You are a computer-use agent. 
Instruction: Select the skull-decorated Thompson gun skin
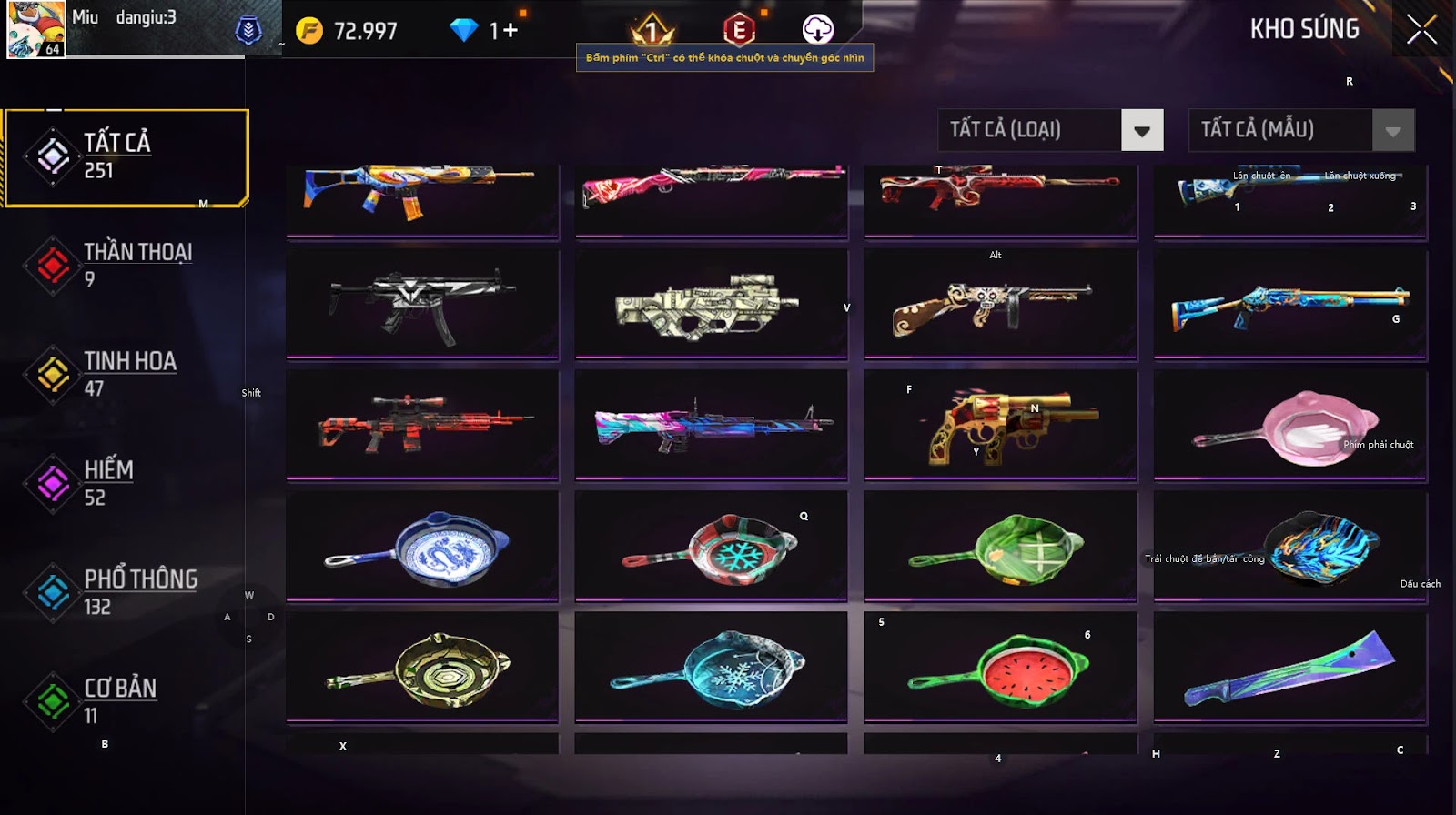click(x=1000, y=306)
